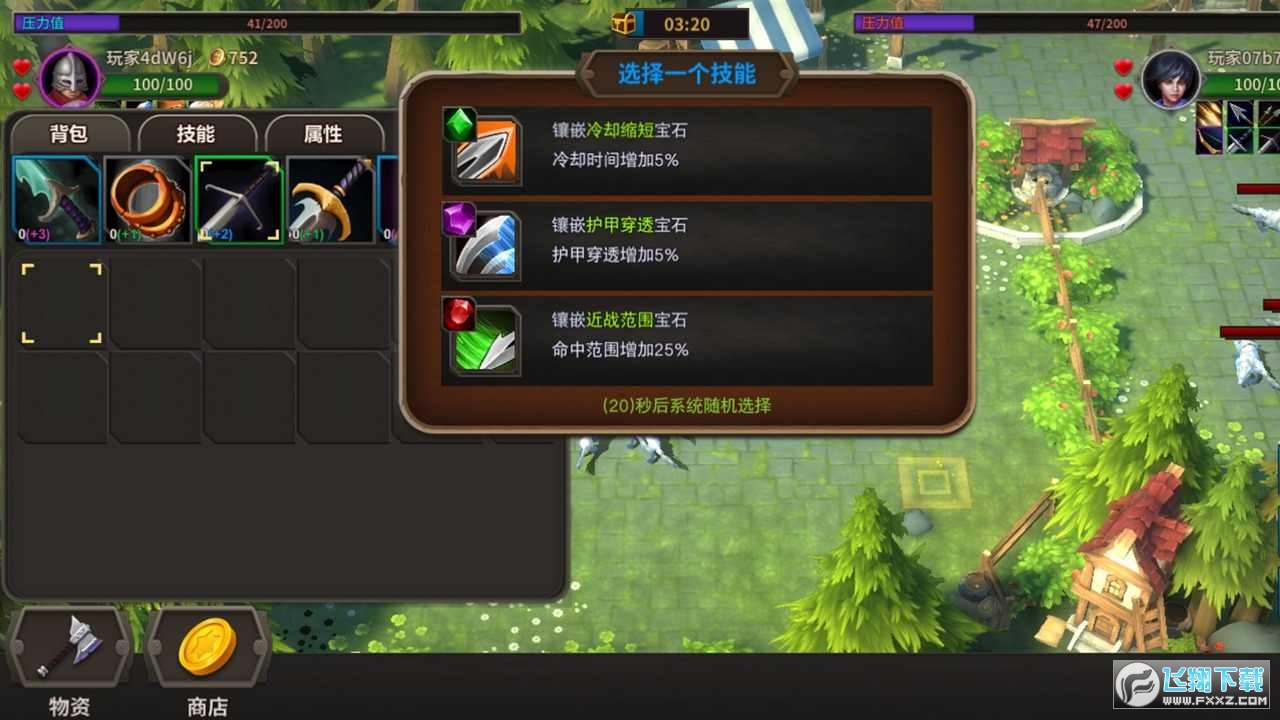Switch to the 技能 skills tab
This screenshot has height=720, width=1280.
point(196,134)
